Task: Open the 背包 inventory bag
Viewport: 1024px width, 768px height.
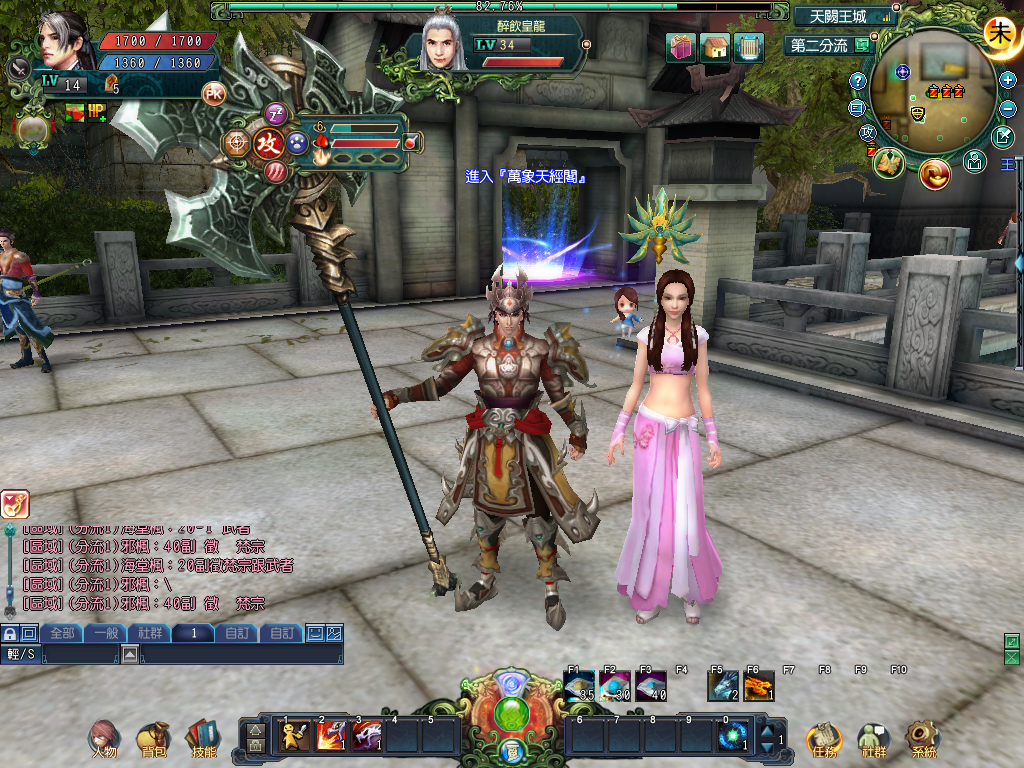Action: (x=153, y=739)
